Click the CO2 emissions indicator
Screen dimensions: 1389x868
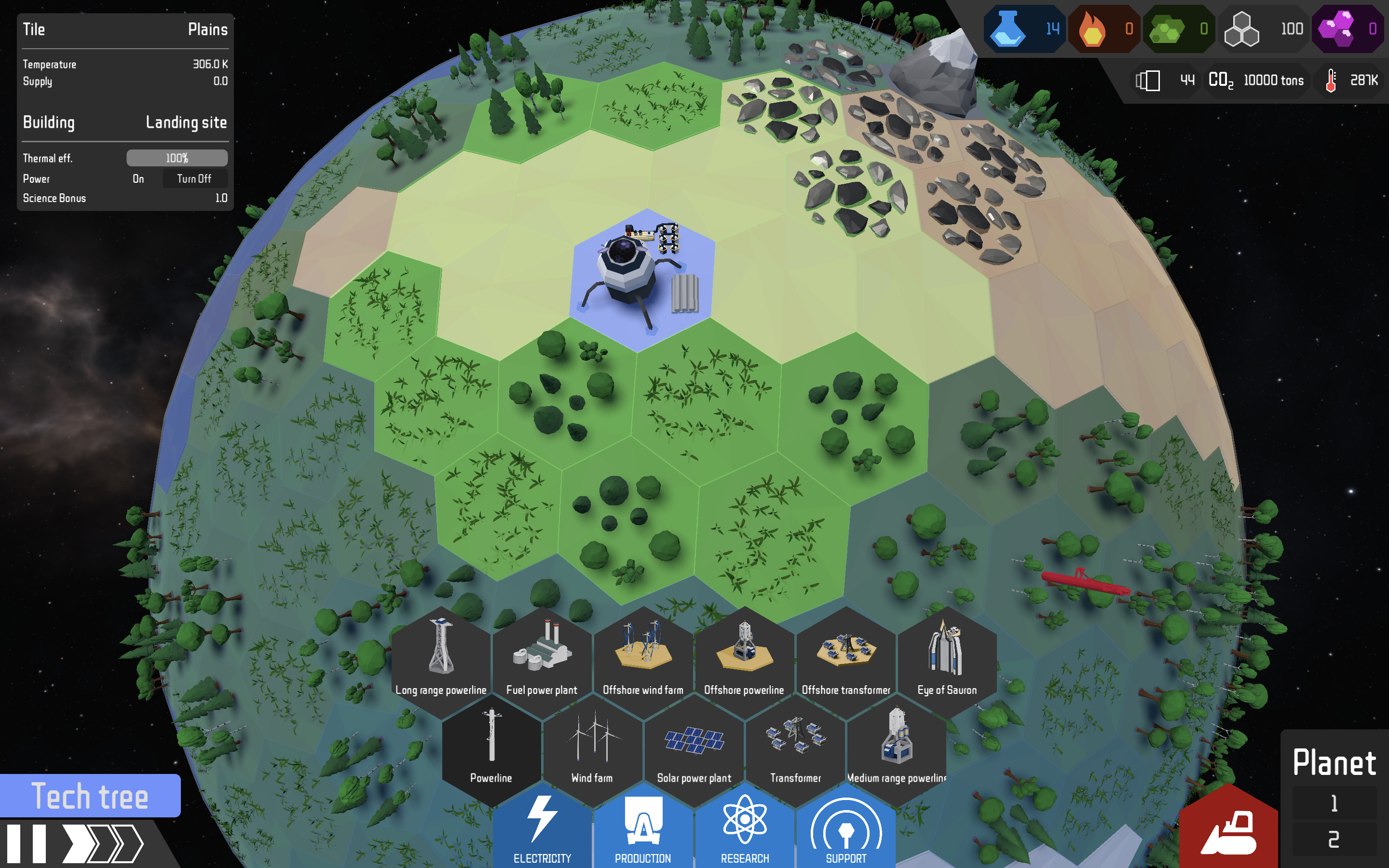(1257, 81)
